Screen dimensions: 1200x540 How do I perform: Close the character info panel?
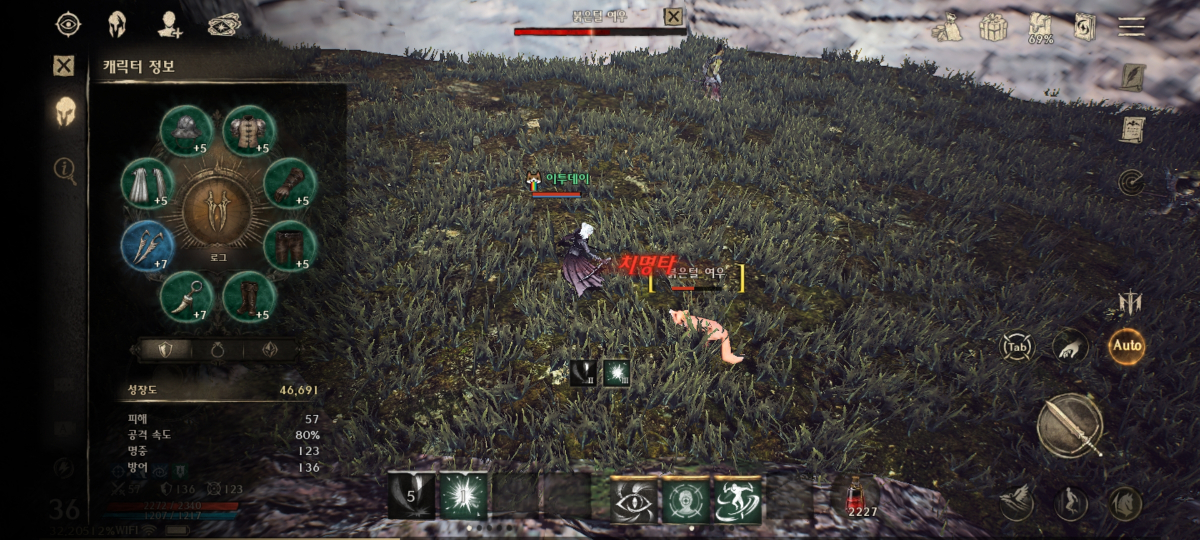(64, 66)
